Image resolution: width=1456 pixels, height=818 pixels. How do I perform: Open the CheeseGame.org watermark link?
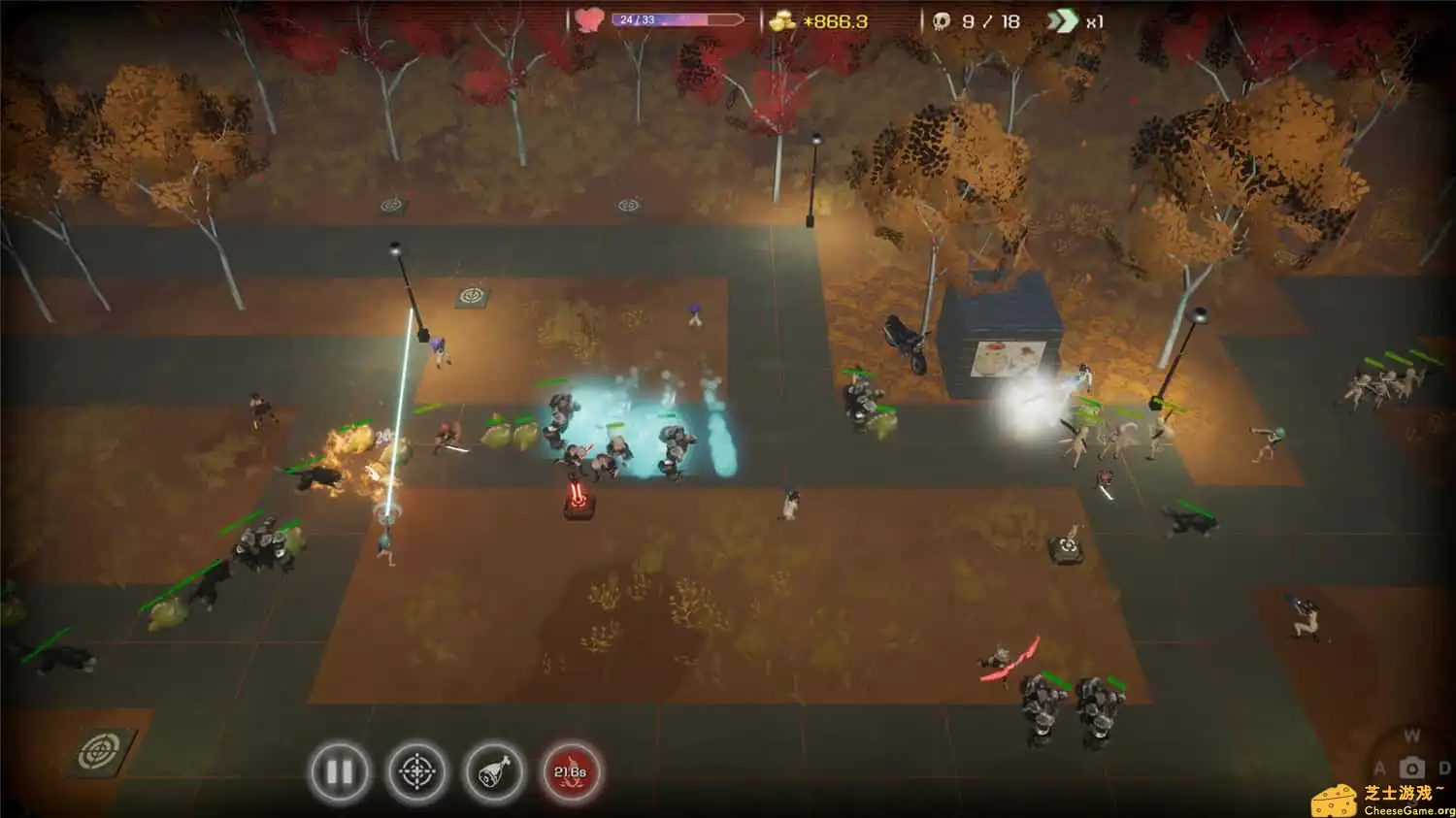(1384, 801)
